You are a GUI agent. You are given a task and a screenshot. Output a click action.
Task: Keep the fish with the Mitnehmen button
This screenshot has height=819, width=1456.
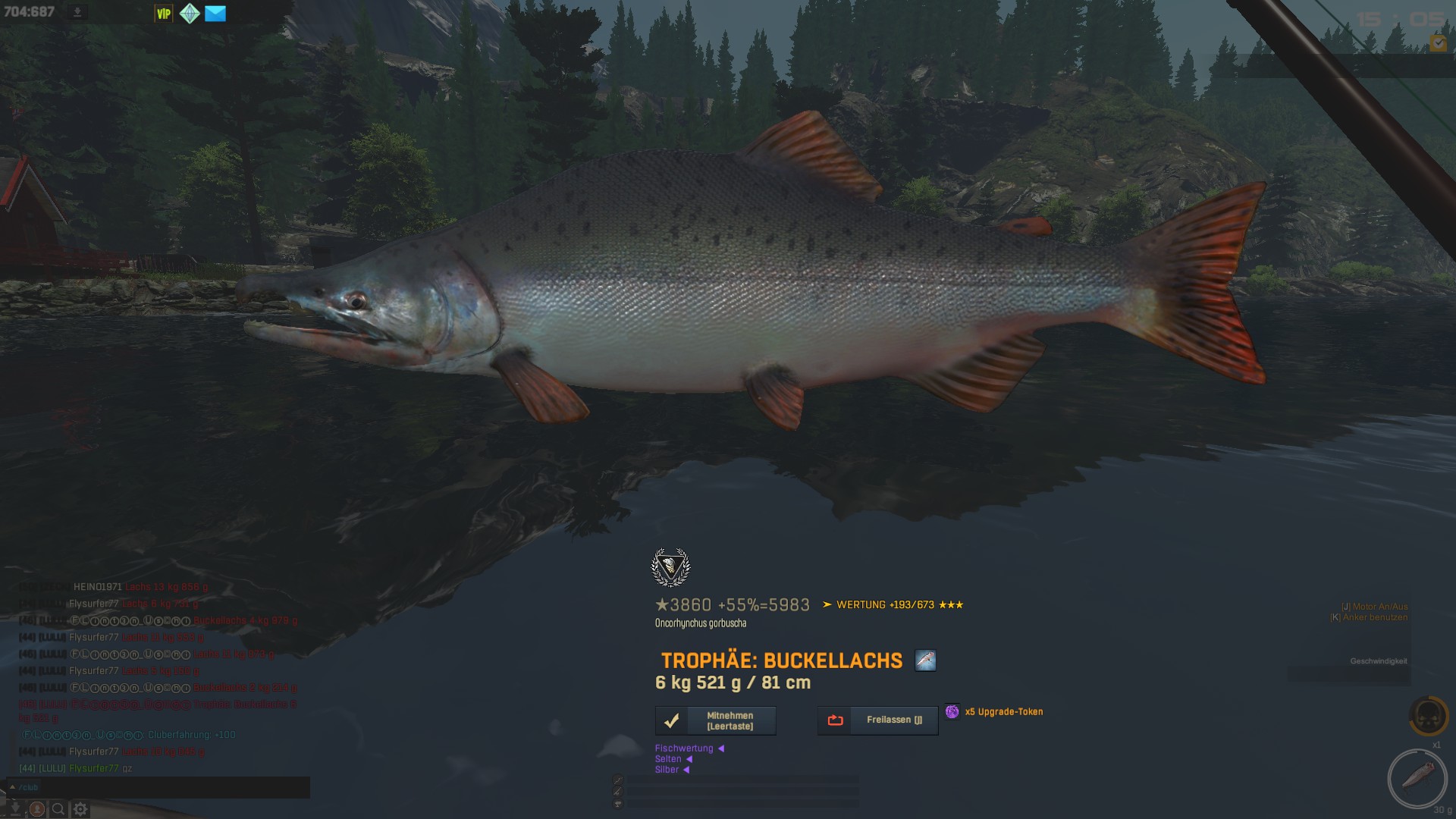715,720
